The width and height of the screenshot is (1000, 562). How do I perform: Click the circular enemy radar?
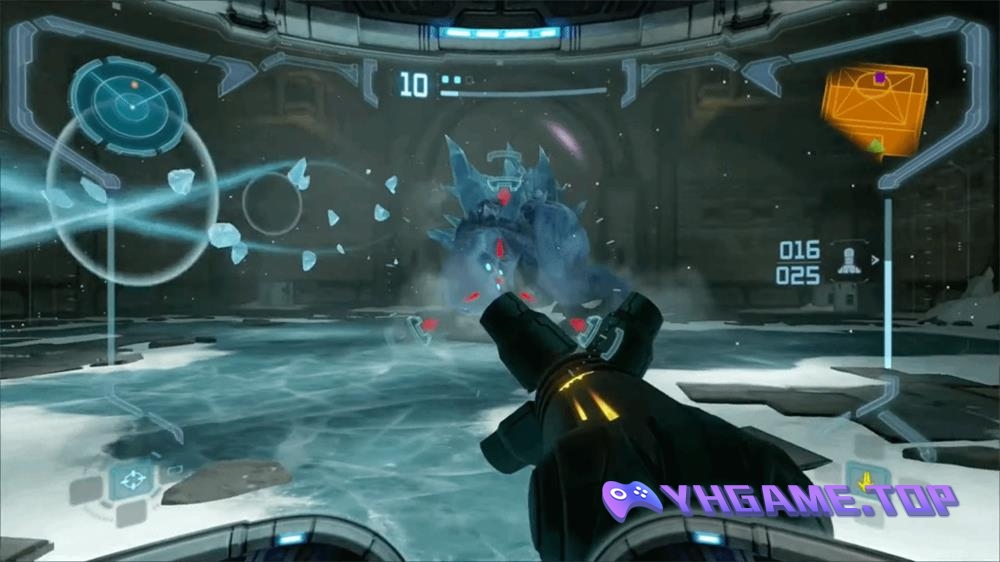128,101
